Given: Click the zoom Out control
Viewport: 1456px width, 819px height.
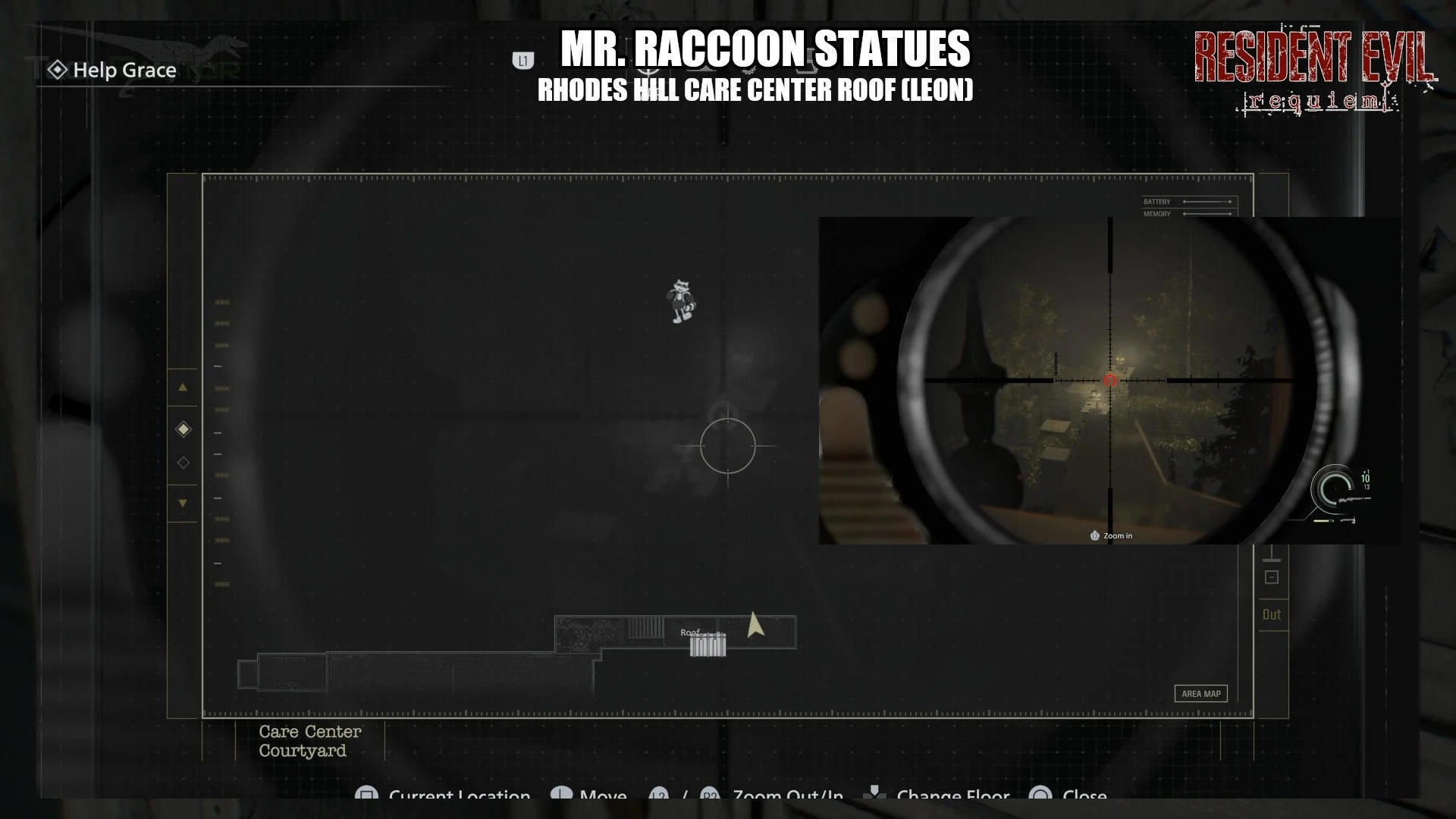Looking at the screenshot, I should pyautogui.click(x=1272, y=615).
